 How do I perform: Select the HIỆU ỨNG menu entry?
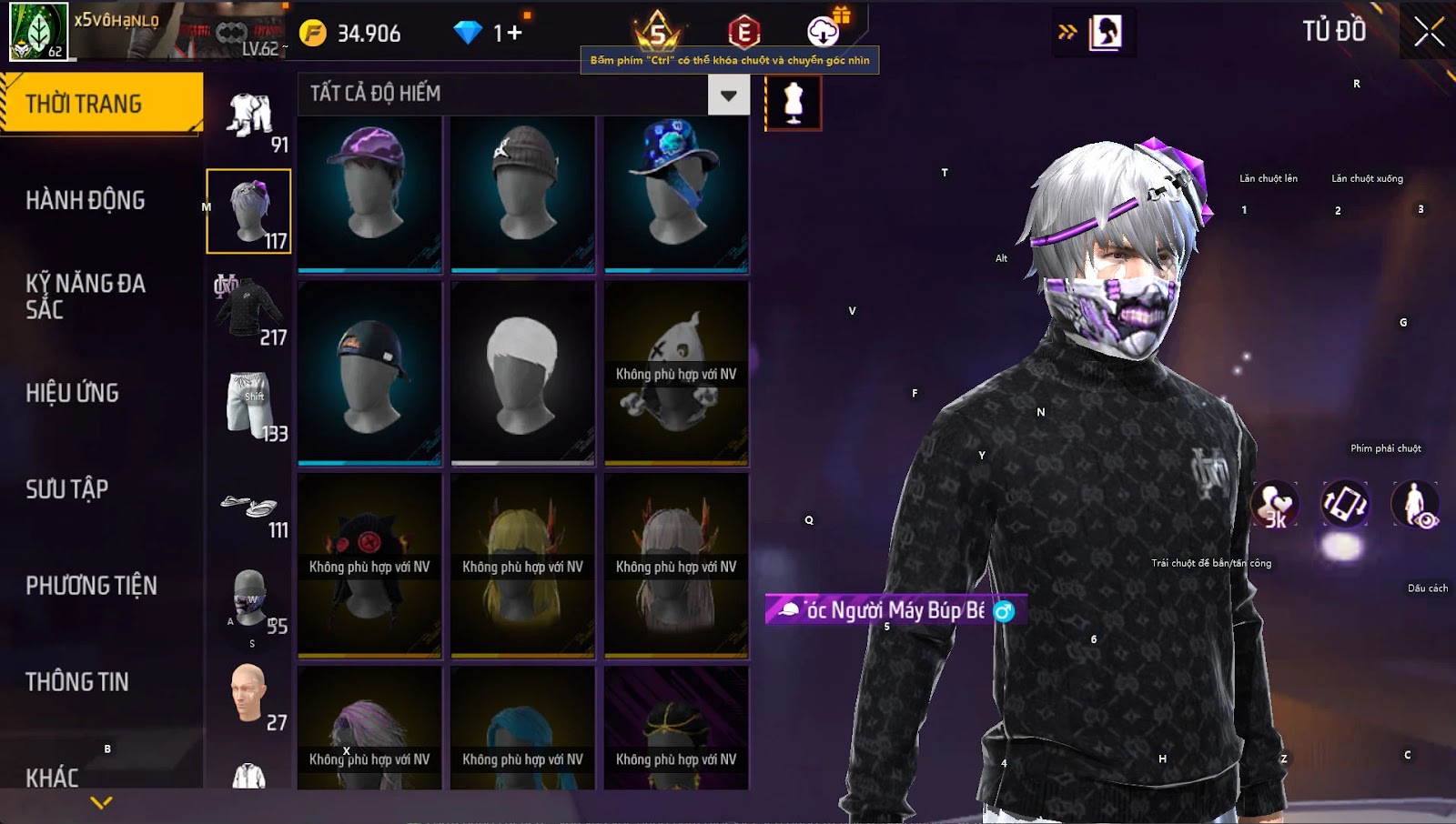tap(73, 393)
